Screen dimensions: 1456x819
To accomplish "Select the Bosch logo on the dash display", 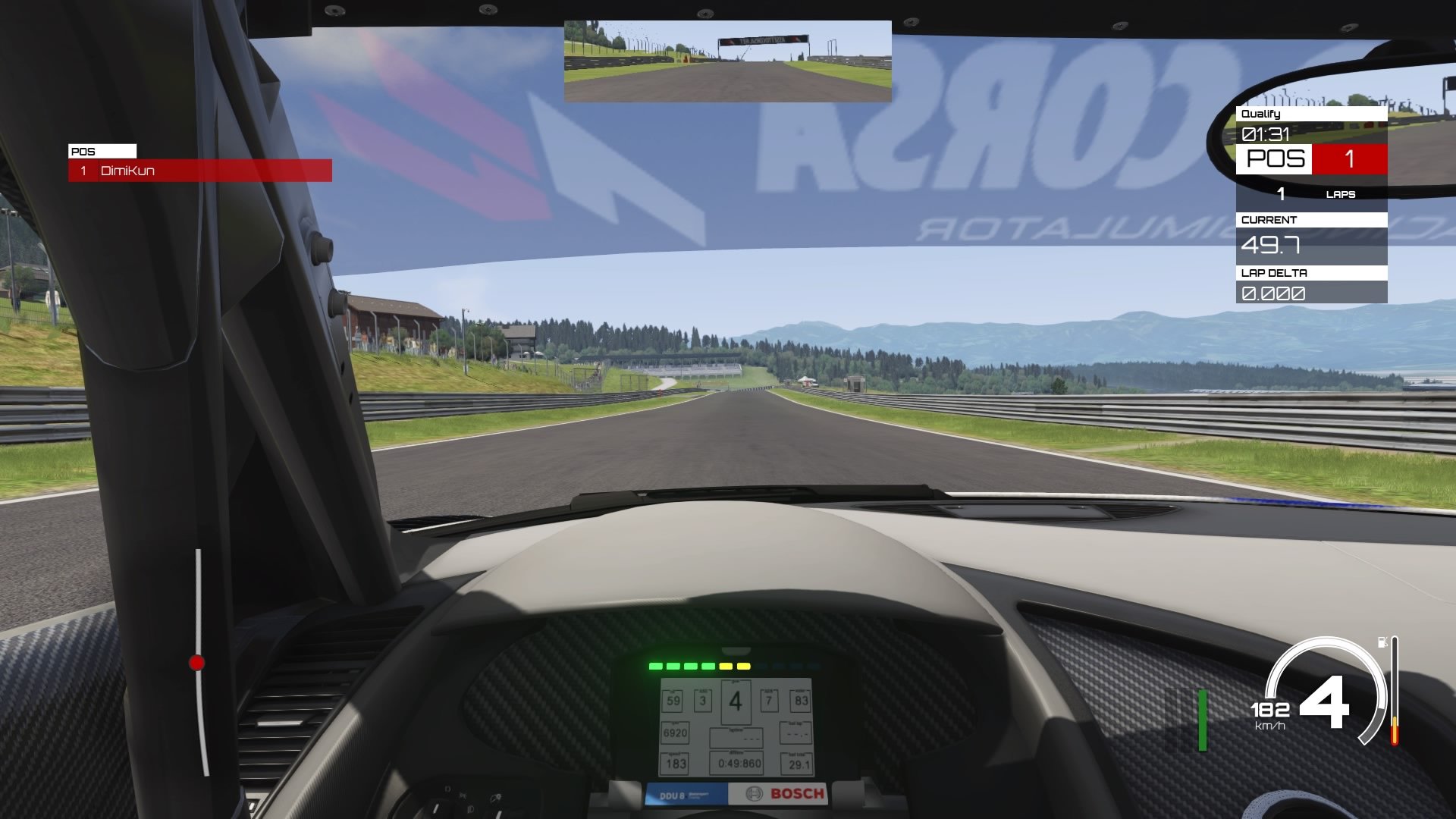I will click(796, 792).
